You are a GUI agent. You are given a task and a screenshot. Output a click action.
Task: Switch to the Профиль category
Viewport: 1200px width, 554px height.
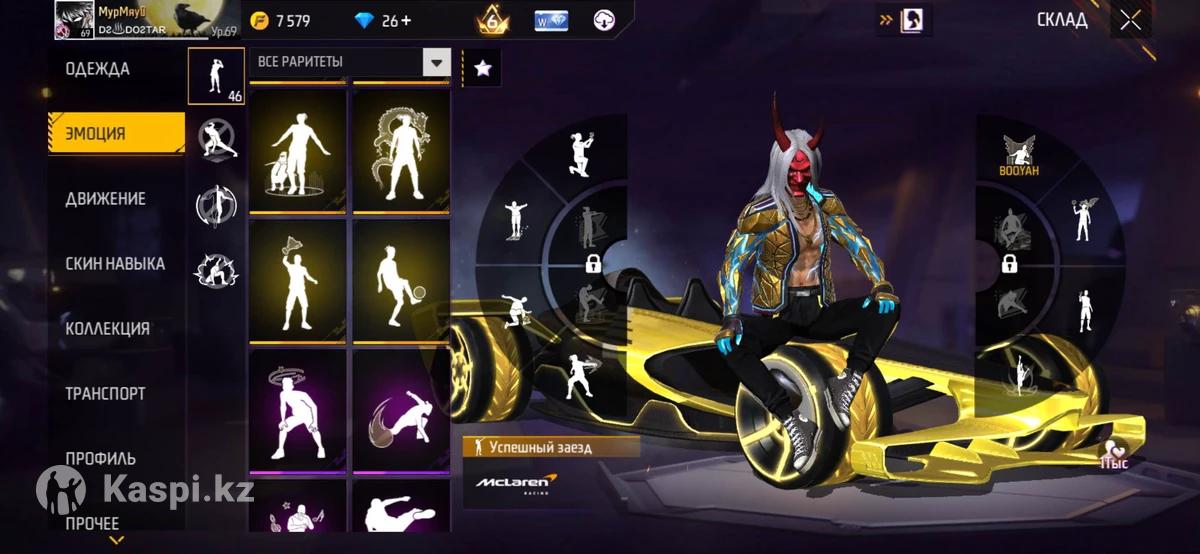click(x=101, y=458)
